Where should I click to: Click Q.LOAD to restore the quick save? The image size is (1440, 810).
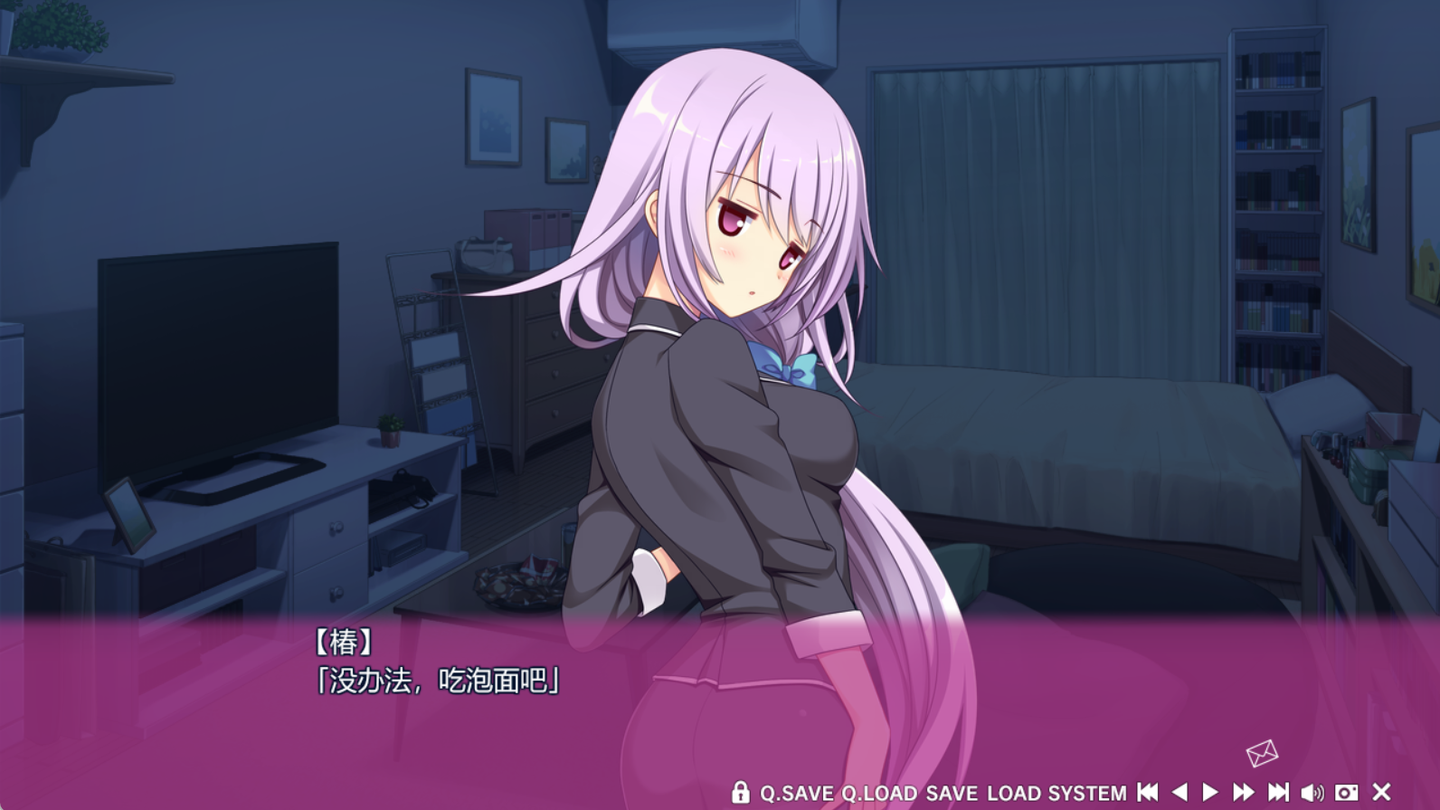pos(880,792)
